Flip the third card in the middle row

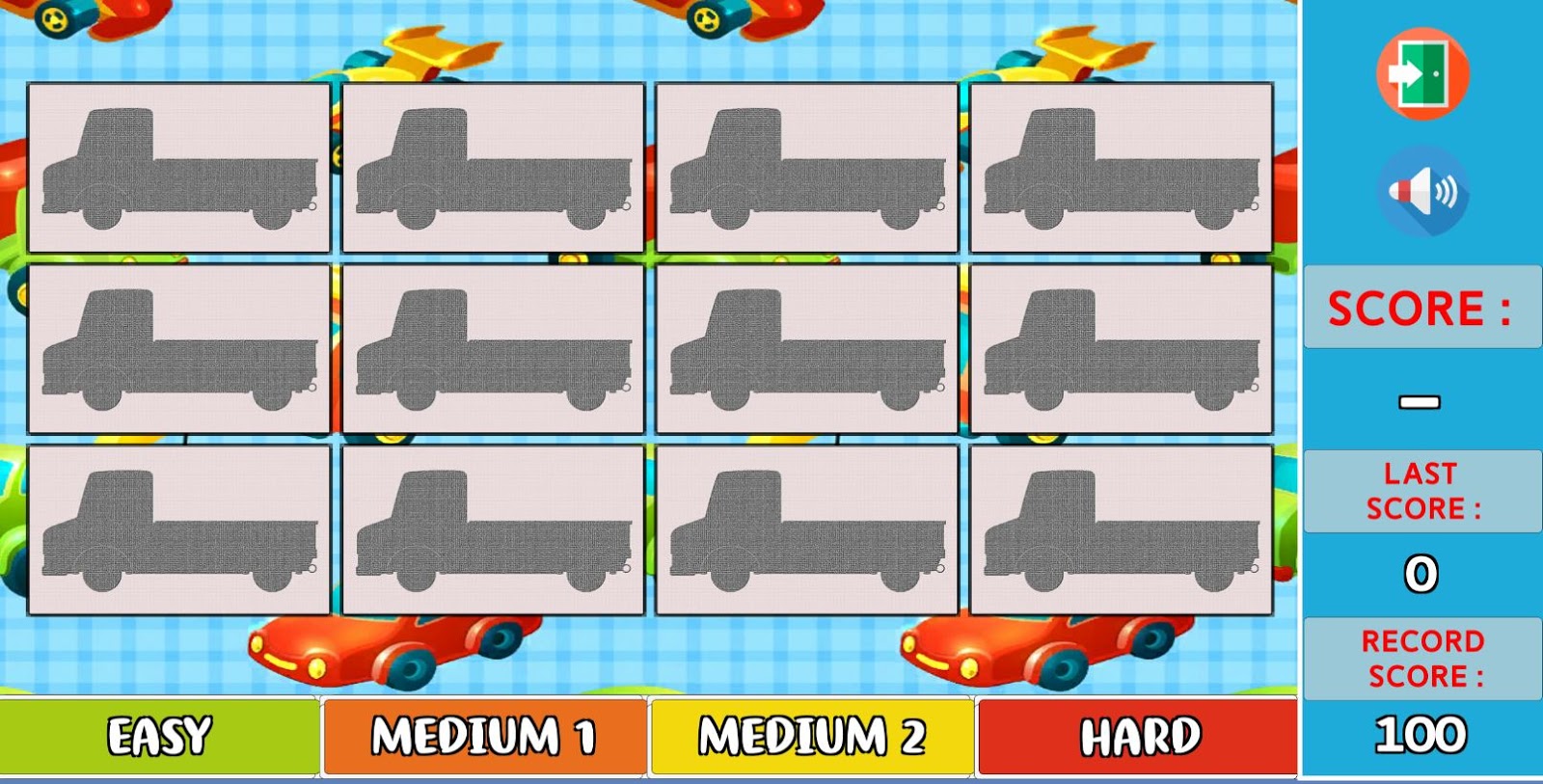pos(808,347)
